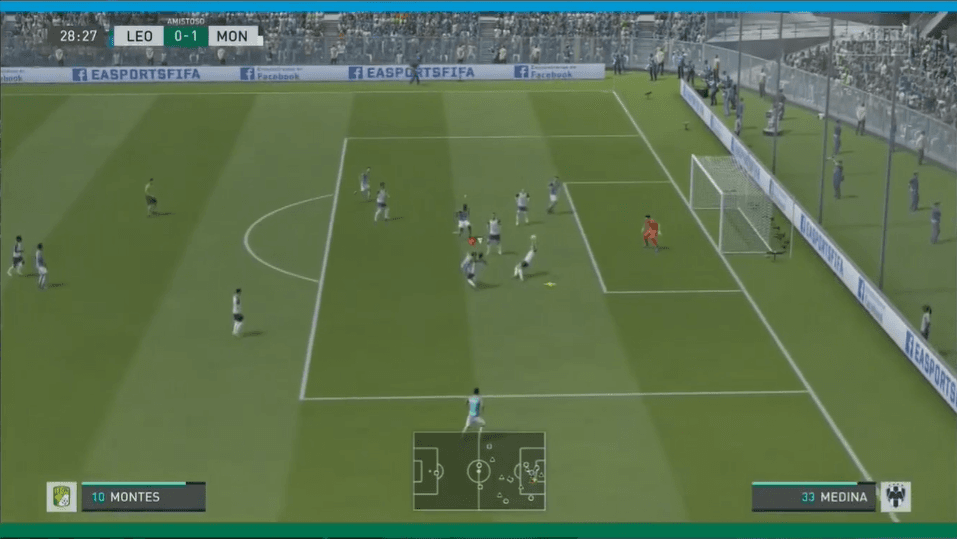Click the pitch radar minimap
The width and height of the screenshot is (957, 539).
point(479,471)
